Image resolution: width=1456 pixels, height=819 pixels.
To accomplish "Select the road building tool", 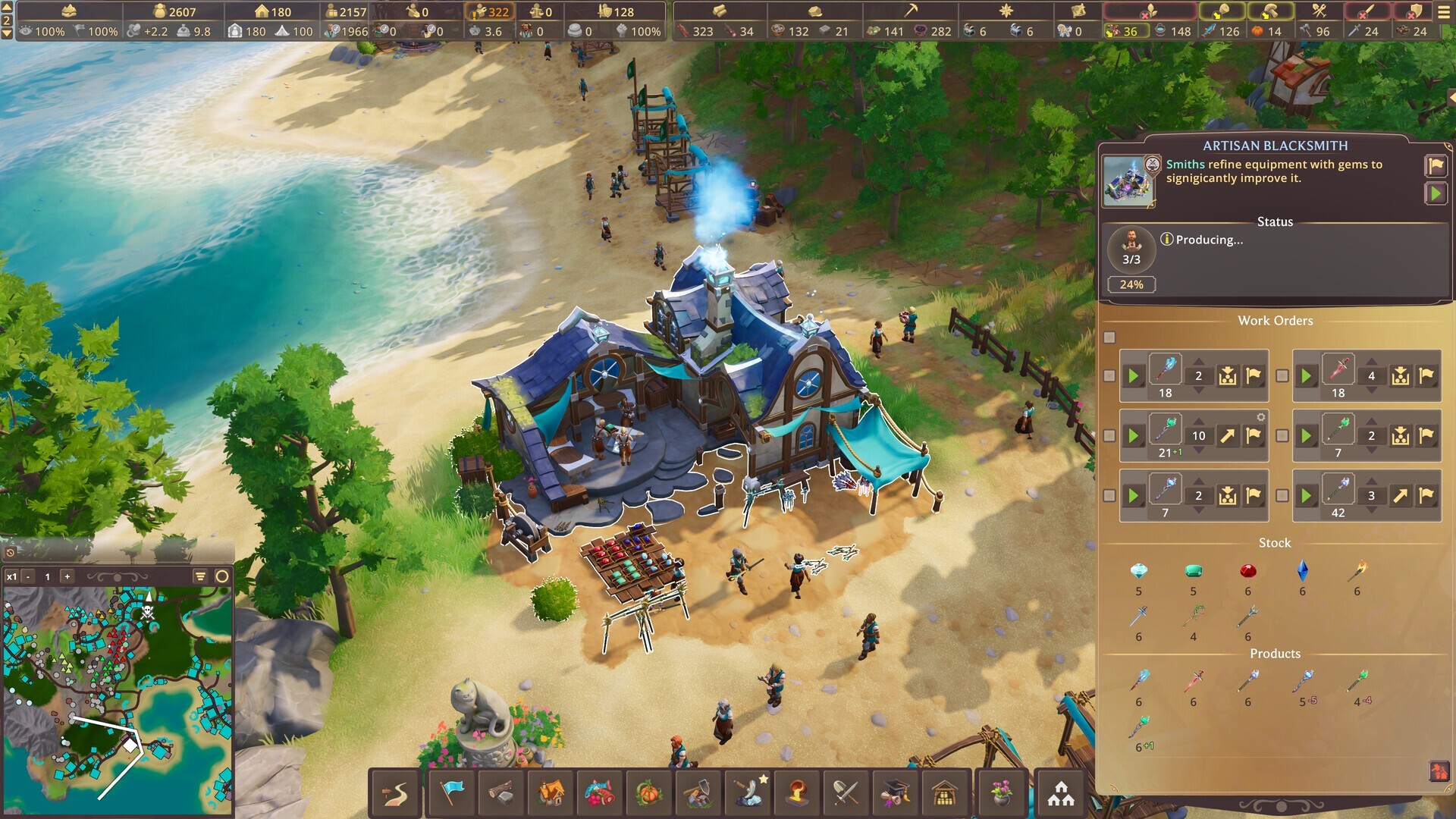I will pos(394,792).
